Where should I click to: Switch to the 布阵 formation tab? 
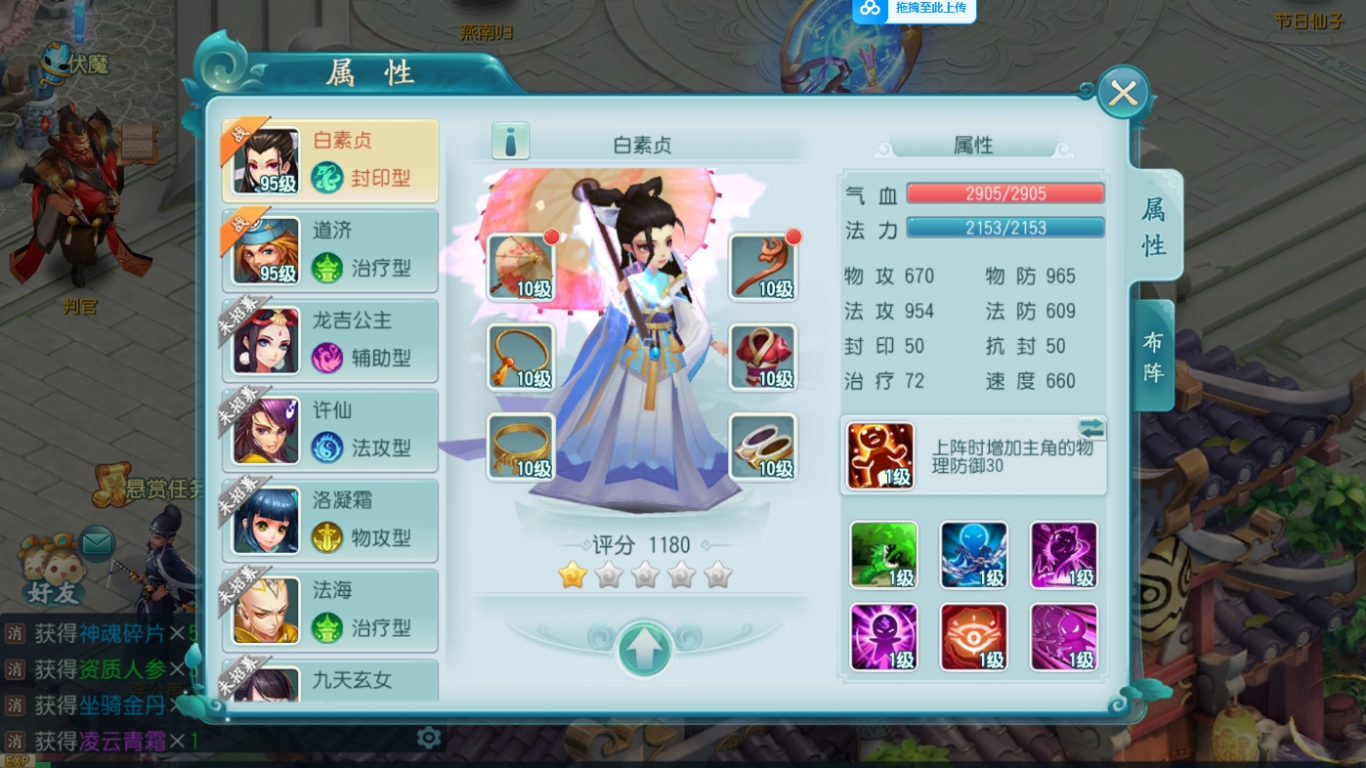pos(1153,355)
